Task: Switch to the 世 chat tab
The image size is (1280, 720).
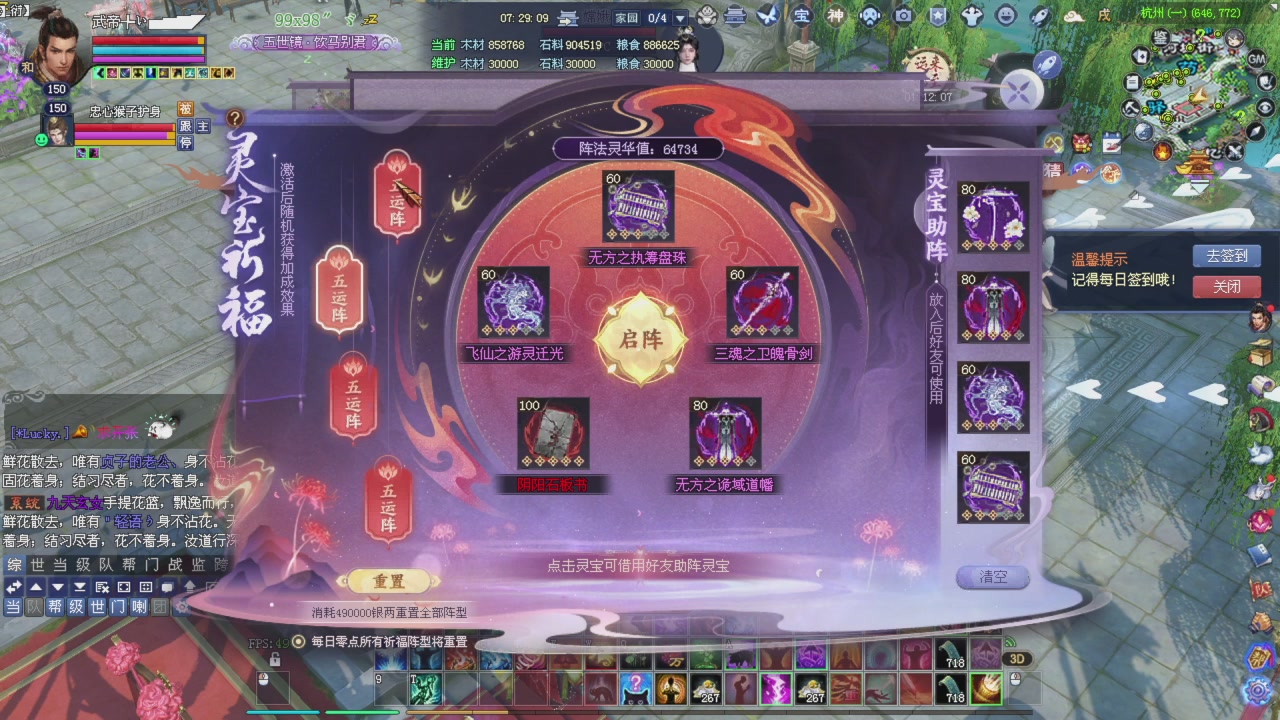Action: point(37,566)
